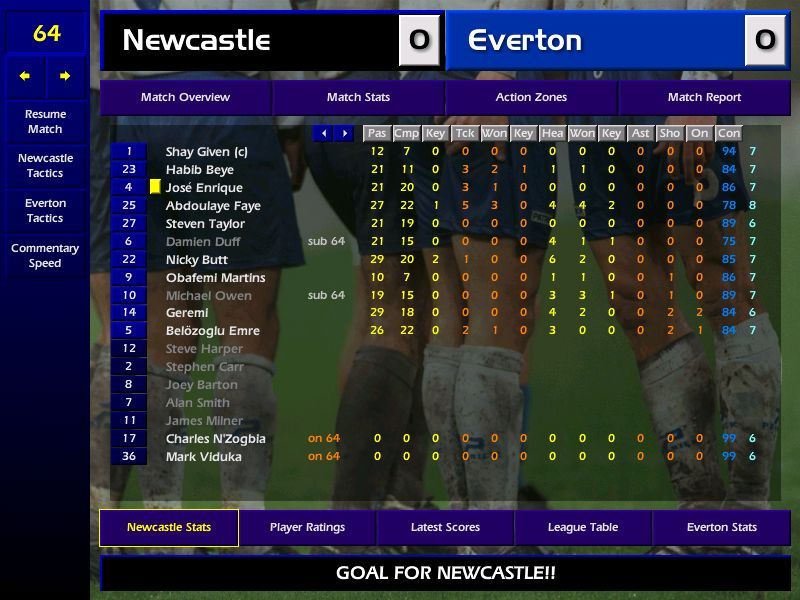
Task: Click the yellow right arrow in sidebar
Action: click(x=65, y=76)
